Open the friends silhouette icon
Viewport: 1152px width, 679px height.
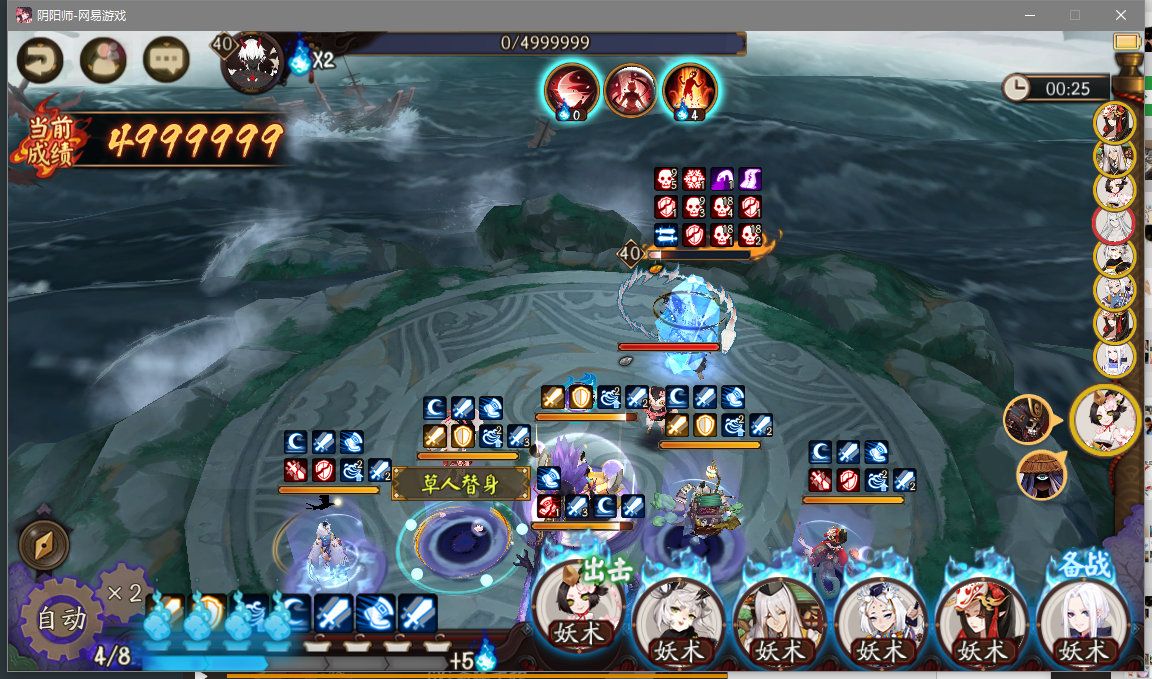(103, 61)
